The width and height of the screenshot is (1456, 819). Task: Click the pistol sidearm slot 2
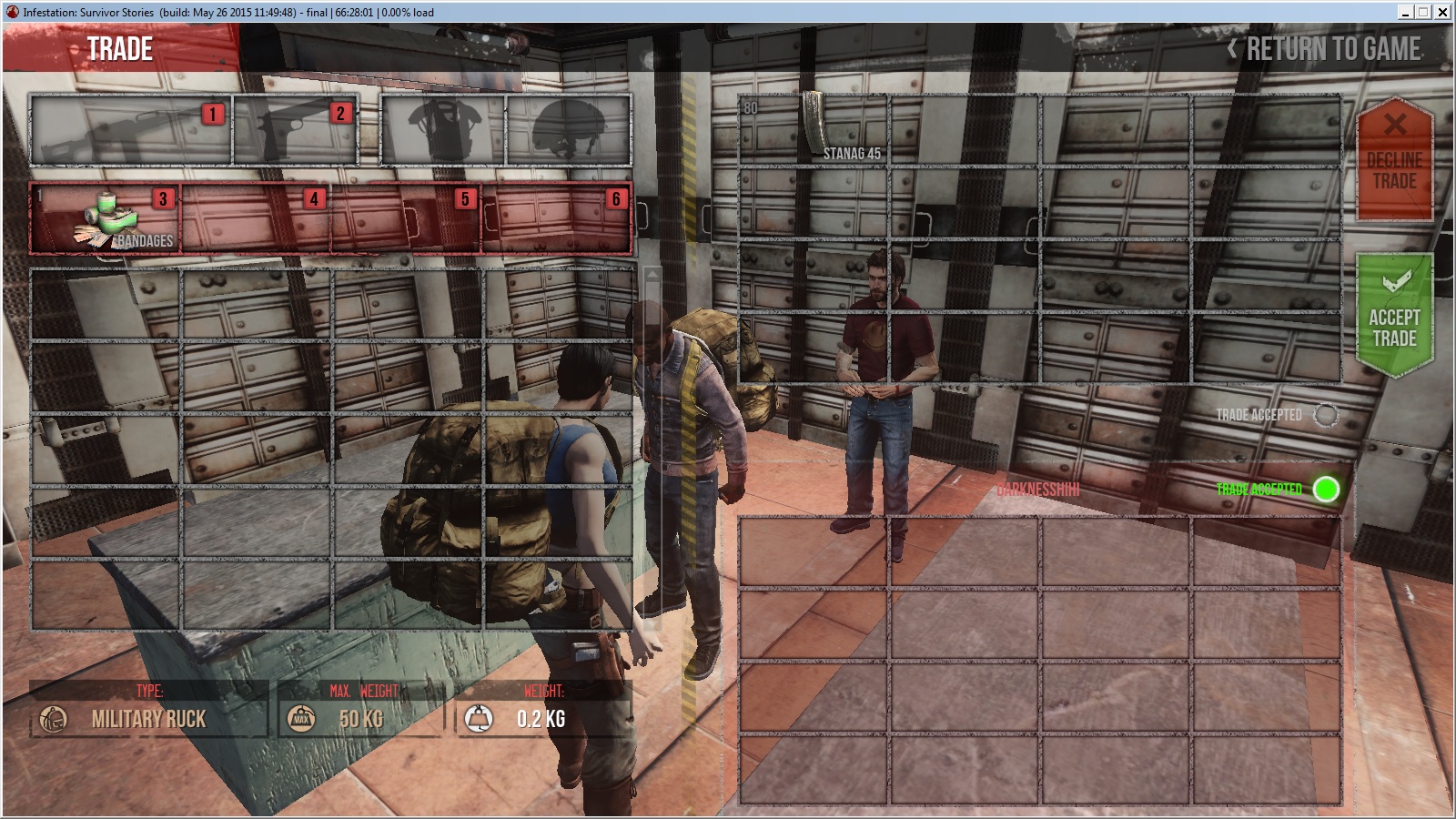click(295, 130)
